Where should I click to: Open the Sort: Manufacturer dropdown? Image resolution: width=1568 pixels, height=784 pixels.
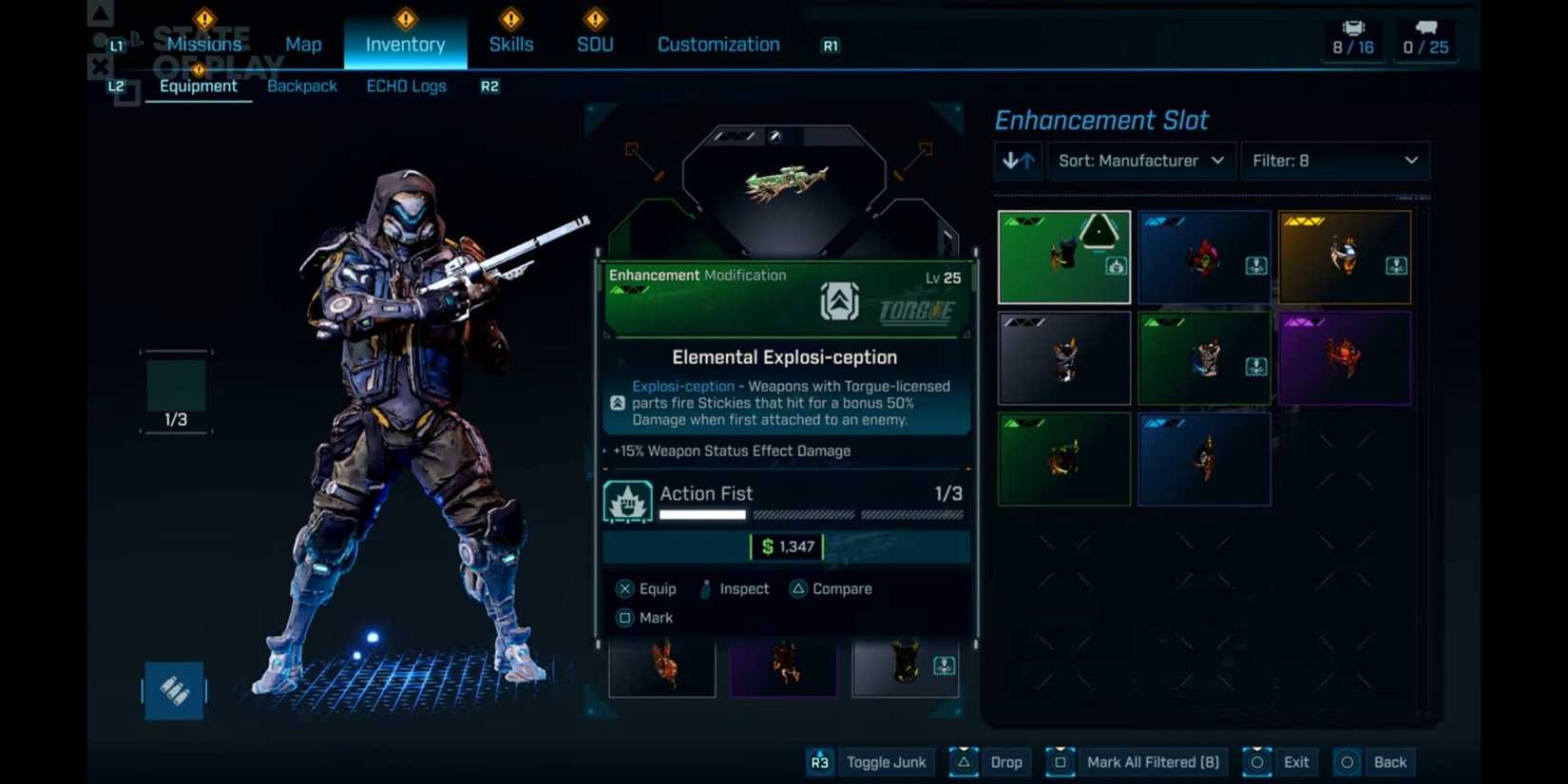[x=1140, y=161]
